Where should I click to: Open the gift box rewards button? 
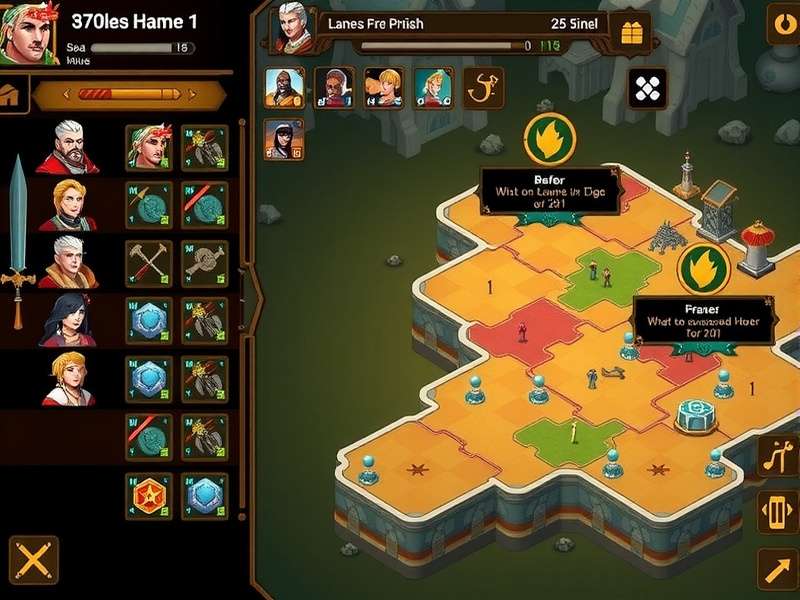click(x=631, y=33)
